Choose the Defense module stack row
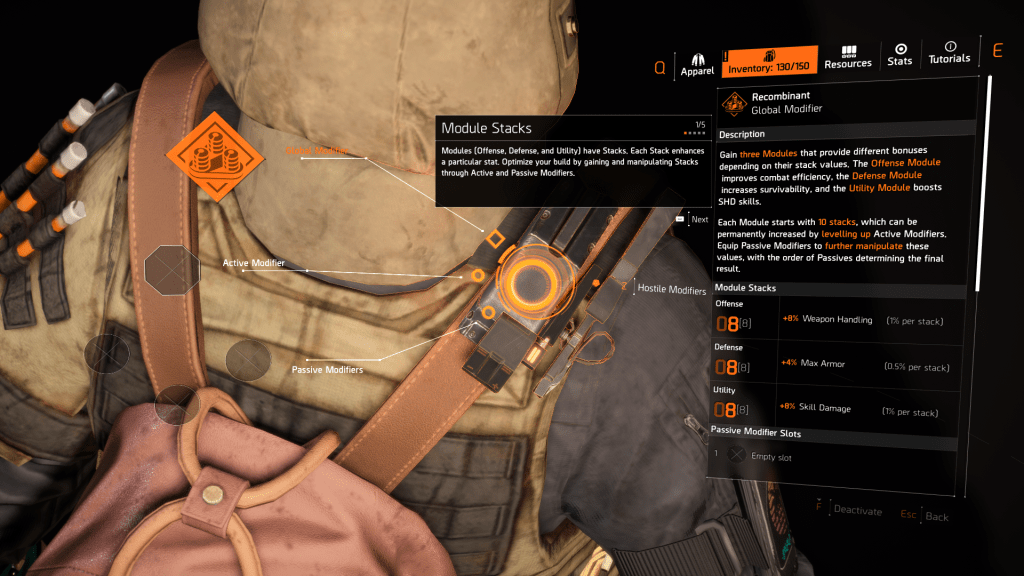Image resolution: width=1024 pixels, height=576 pixels. (x=840, y=363)
